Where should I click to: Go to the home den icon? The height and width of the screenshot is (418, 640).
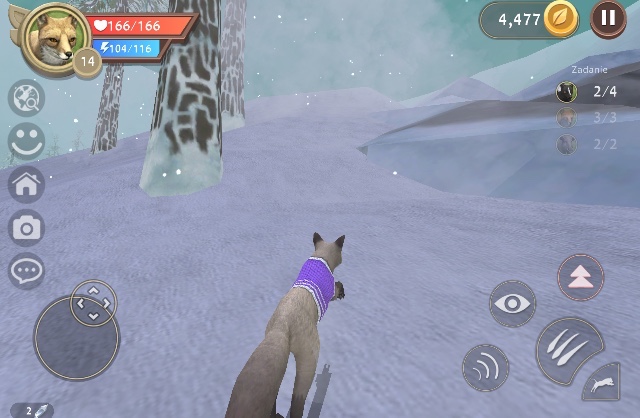(x=26, y=185)
